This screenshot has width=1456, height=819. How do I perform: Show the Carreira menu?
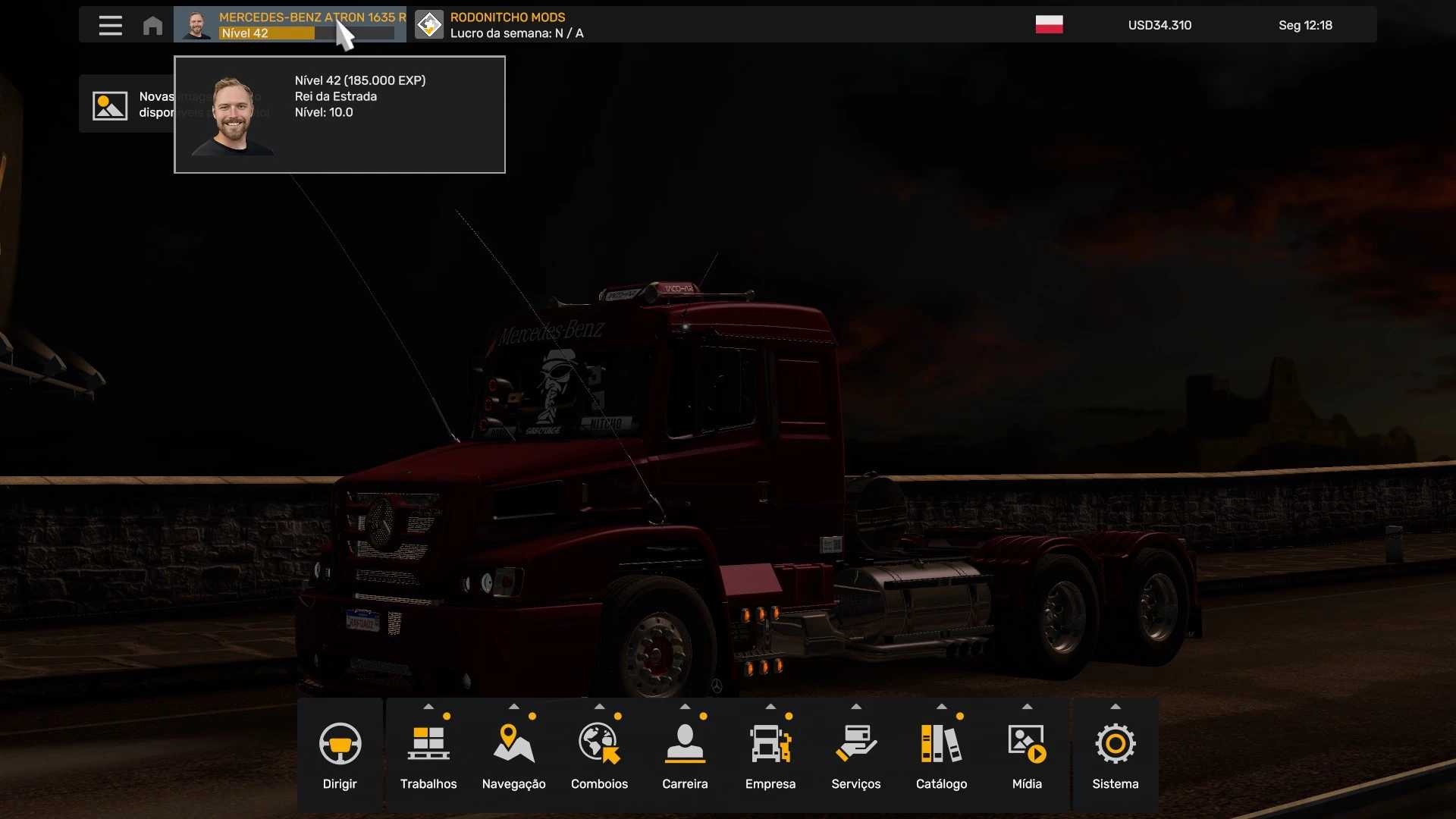(x=685, y=754)
